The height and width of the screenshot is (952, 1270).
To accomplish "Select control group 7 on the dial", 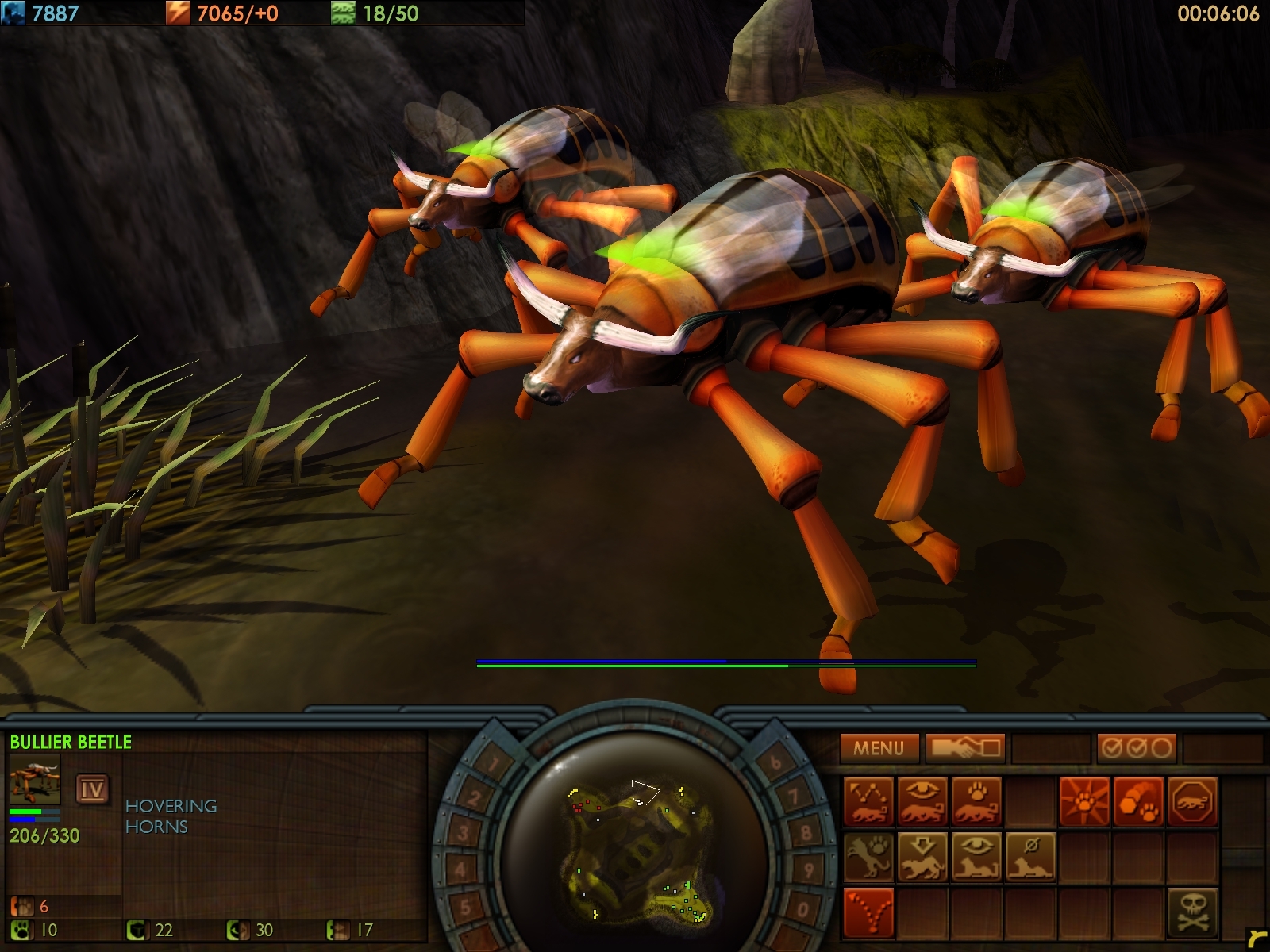I will tap(793, 797).
